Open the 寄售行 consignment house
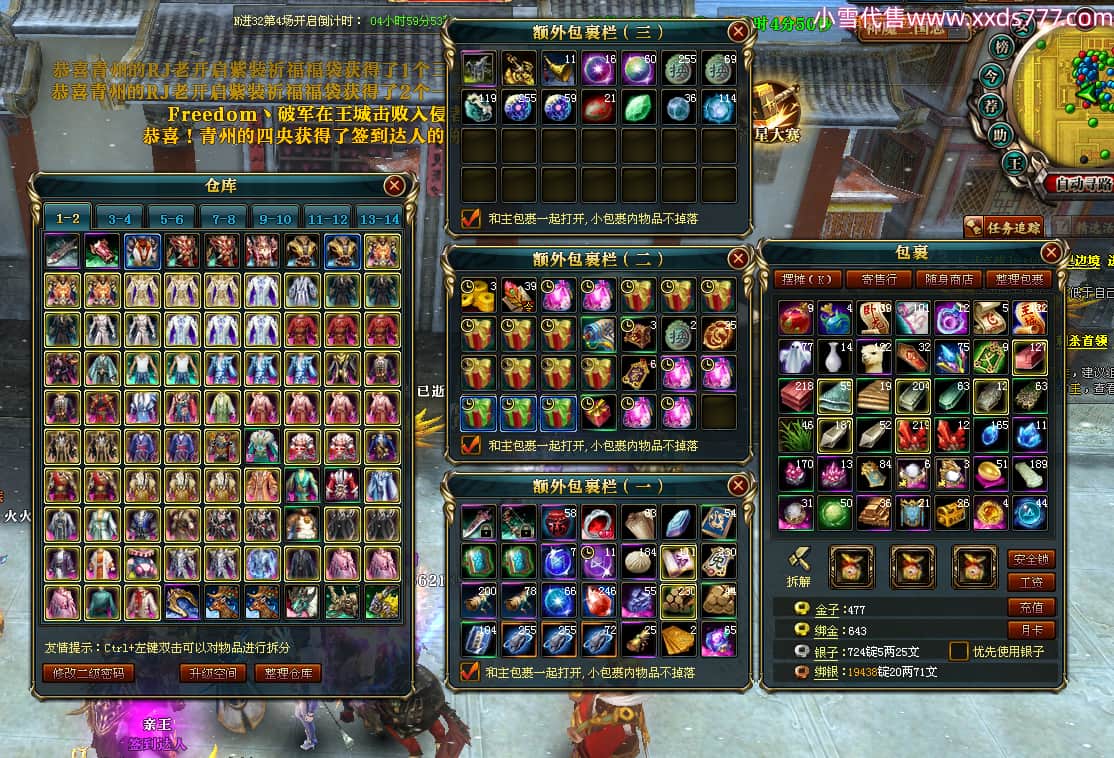The height and width of the screenshot is (758, 1114). 879,279
